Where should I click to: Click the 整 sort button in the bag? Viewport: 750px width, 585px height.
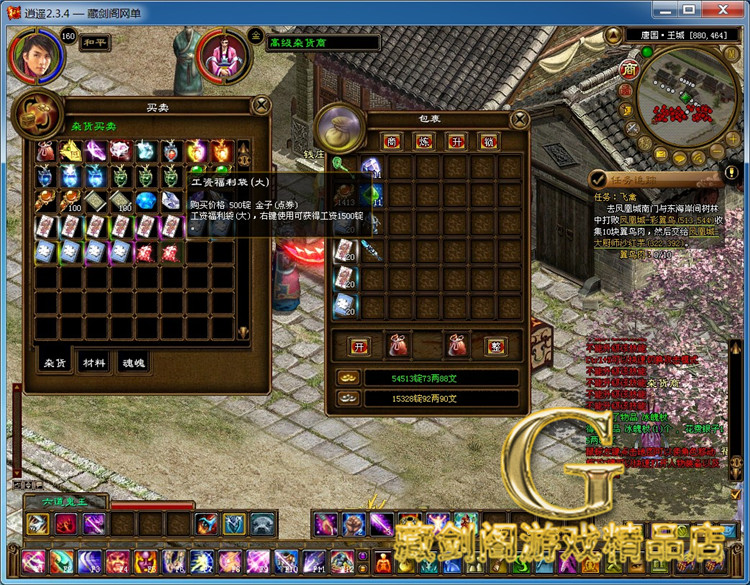494,347
